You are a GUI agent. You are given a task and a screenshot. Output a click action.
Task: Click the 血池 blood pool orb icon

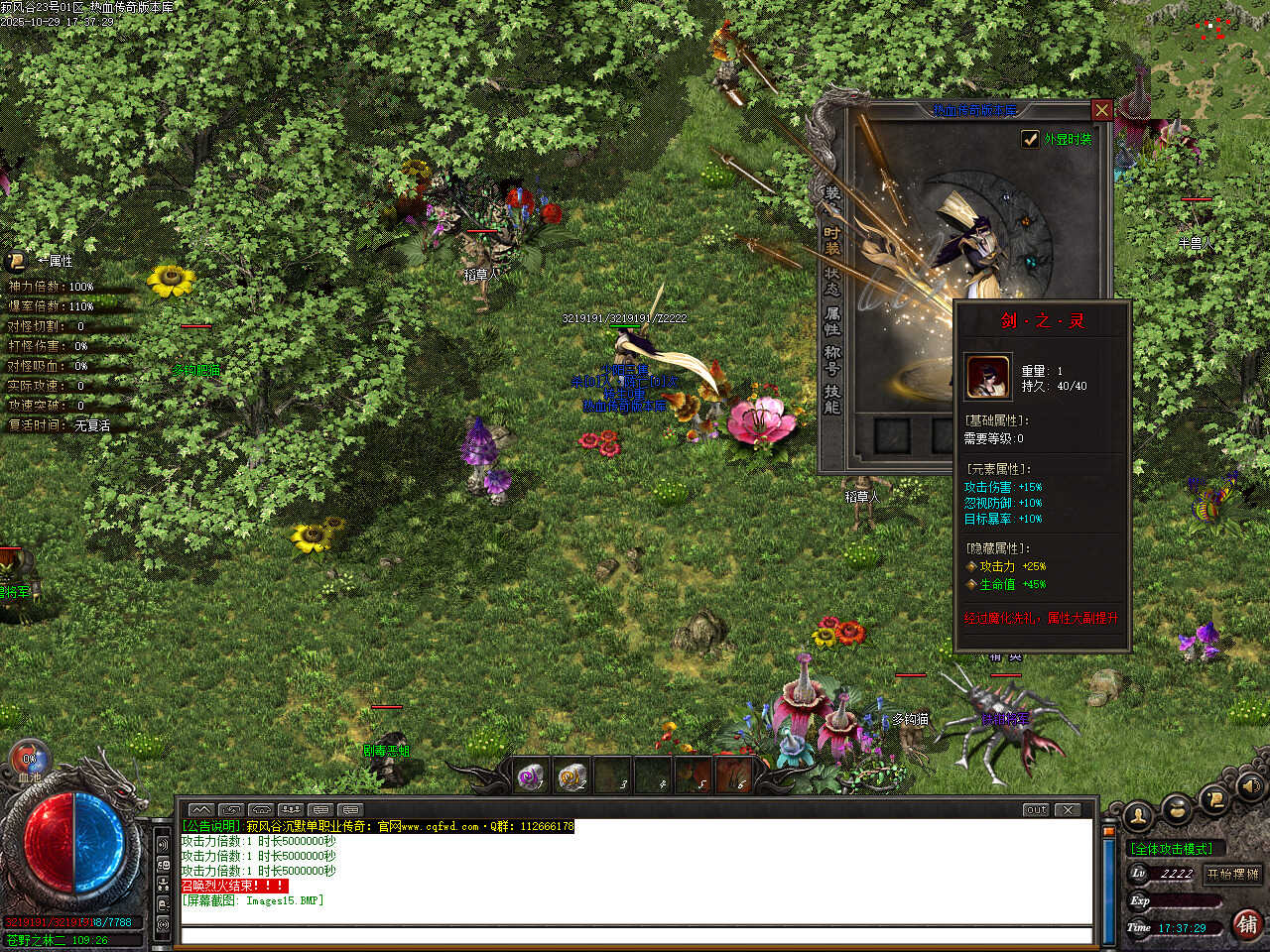pyautogui.click(x=29, y=760)
